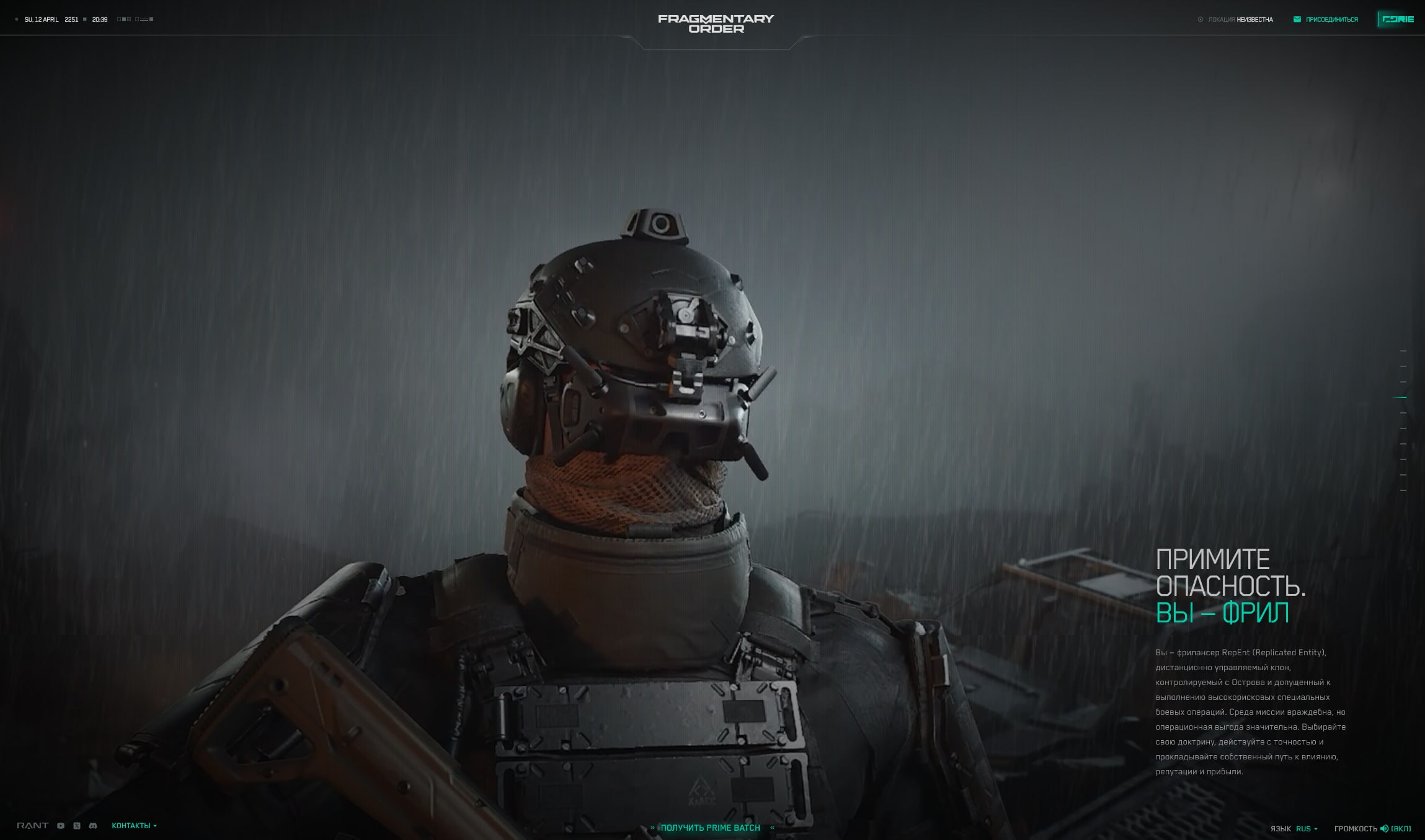Open the Присоединиться join link
This screenshot has width=1425, height=840.
click(x=1326, y=19)
